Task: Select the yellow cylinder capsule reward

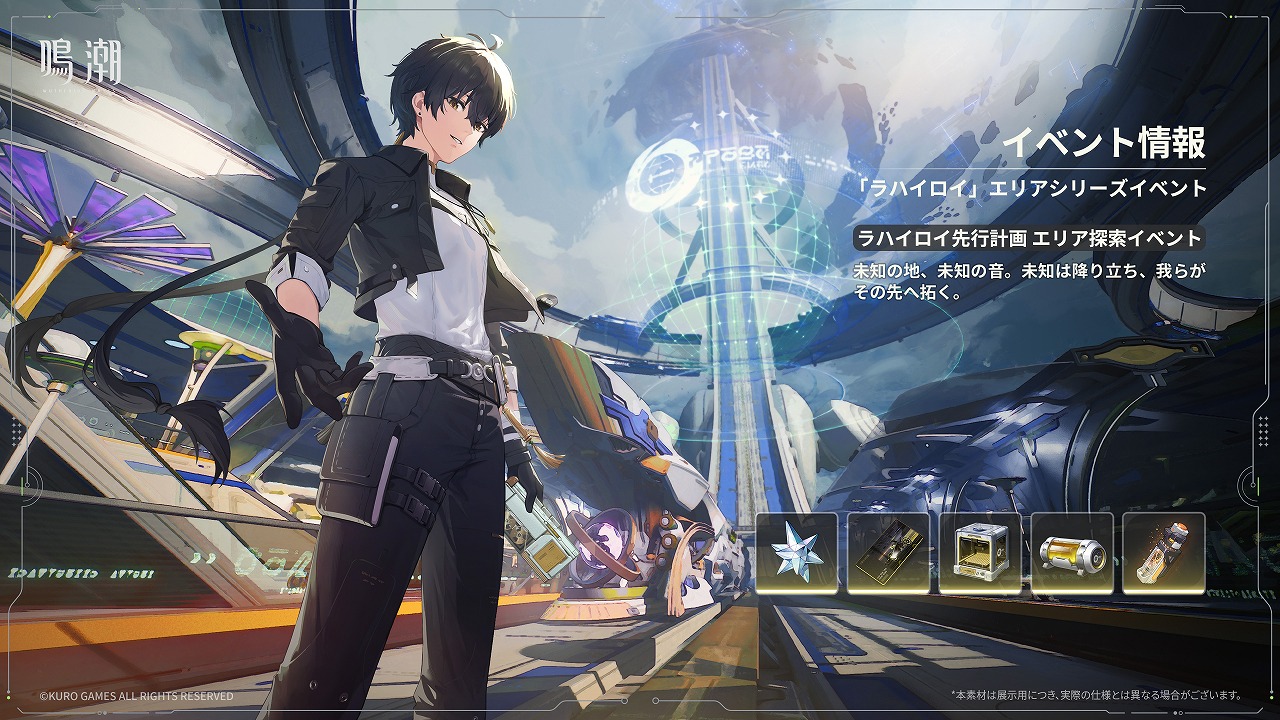Action: (x=1072, y=552)
